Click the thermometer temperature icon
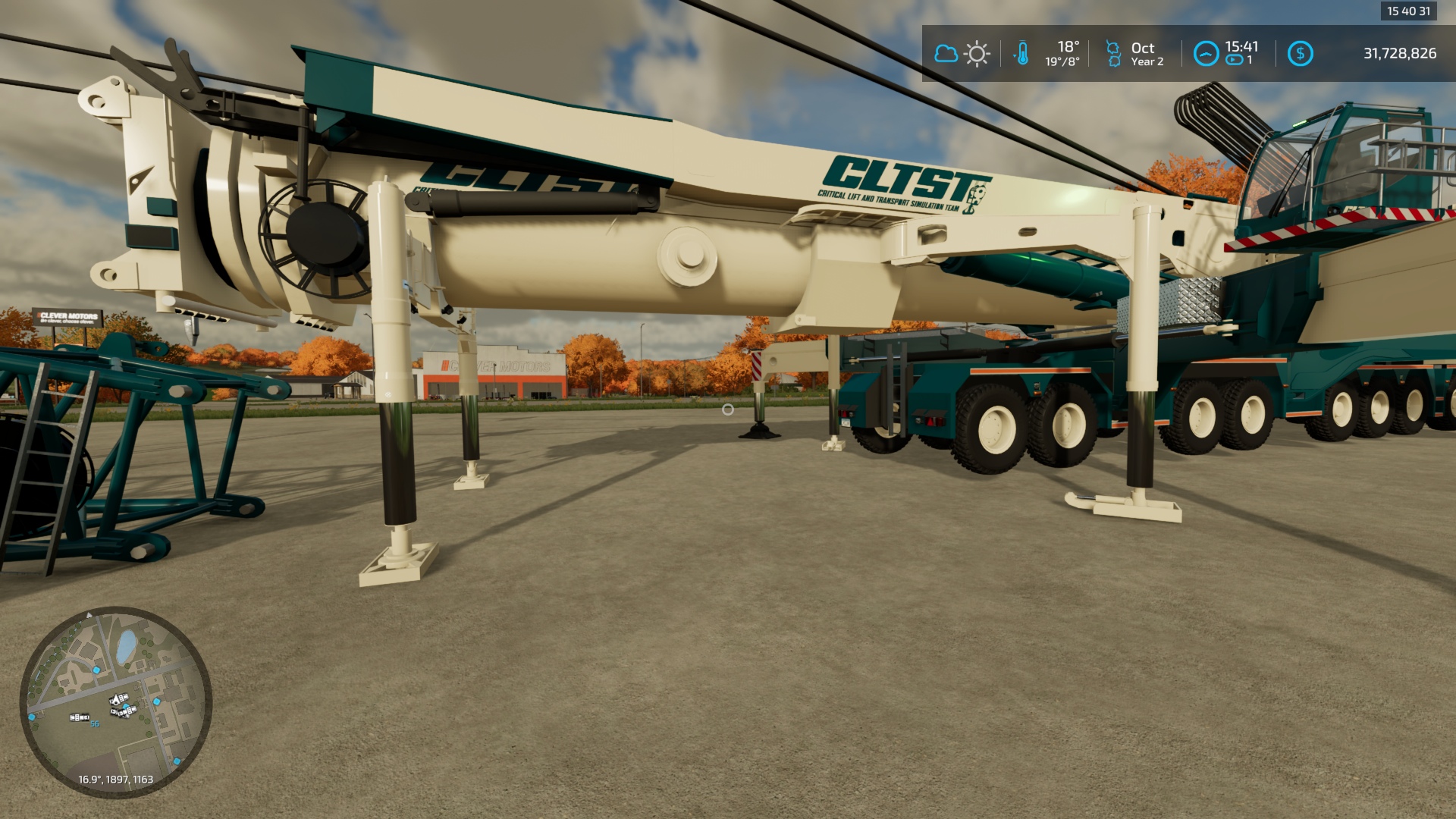Viewport: 1456px width, 819px height. pyautogui.click(x=1024, y=53)
